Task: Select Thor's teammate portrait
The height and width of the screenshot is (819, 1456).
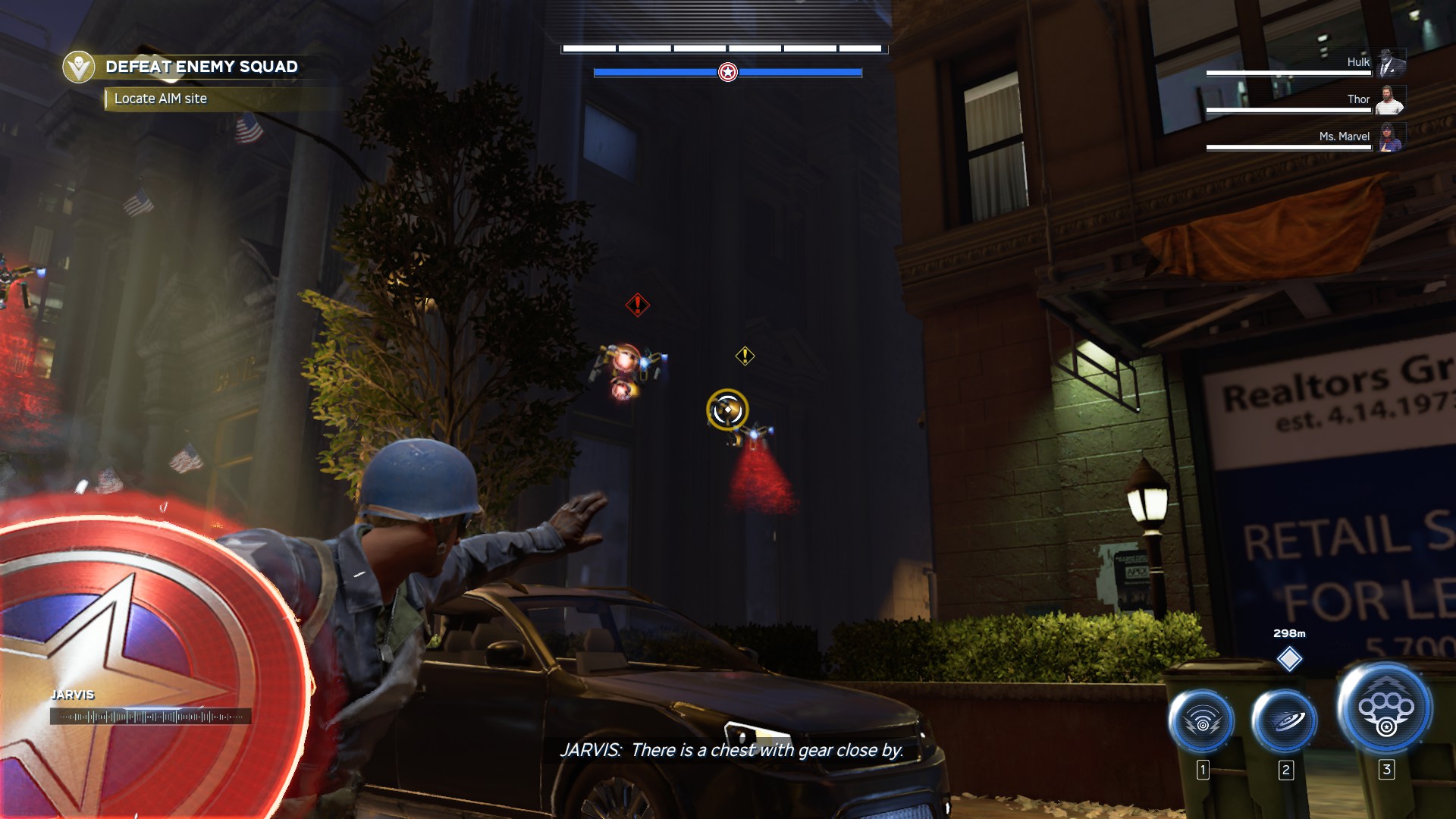Action: pos(1391,100)
